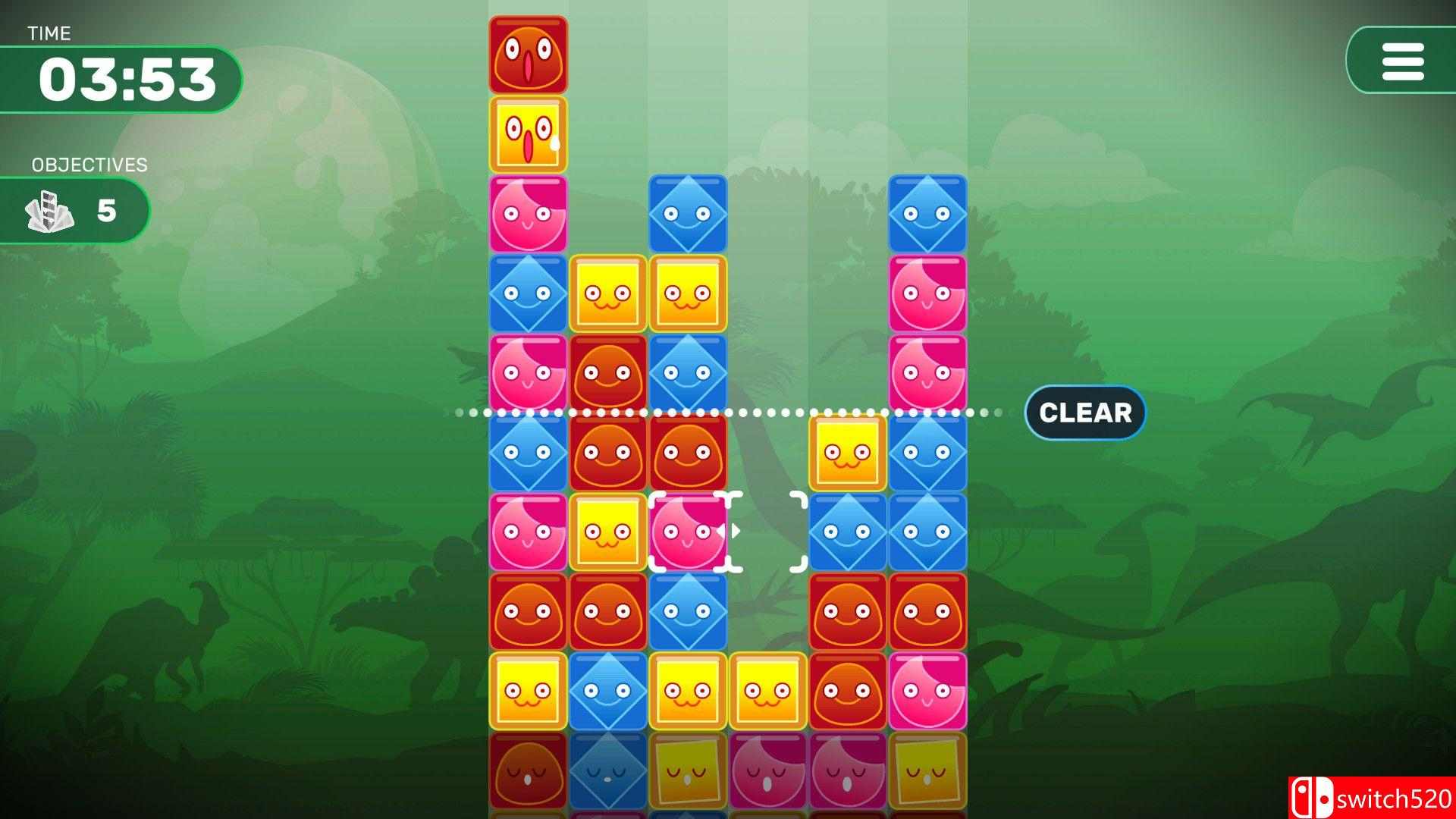1456x819 pixels.
Task: Click the TIME label above the countdown
Action: point(50,33)
